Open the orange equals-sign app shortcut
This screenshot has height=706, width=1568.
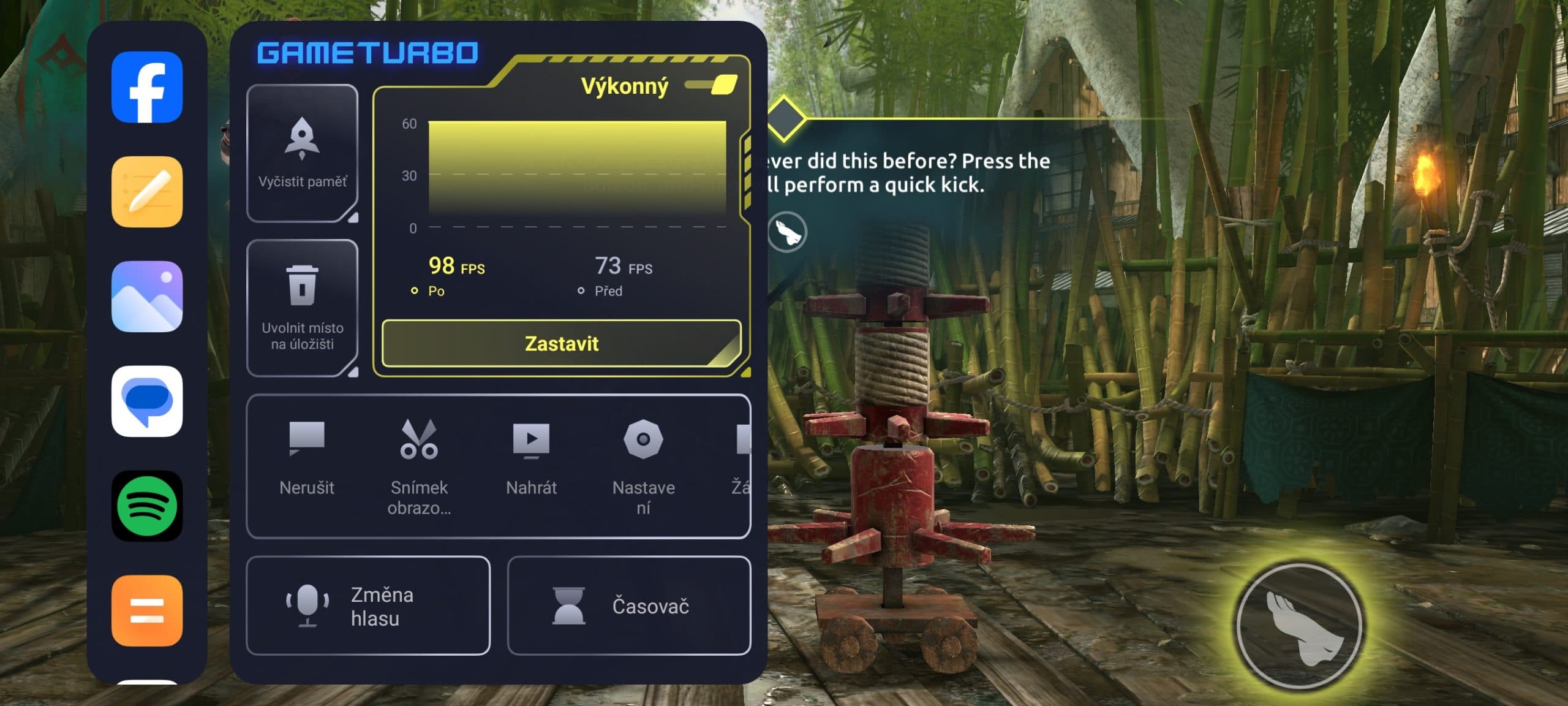pyautogui.click(x=147, y=610)
